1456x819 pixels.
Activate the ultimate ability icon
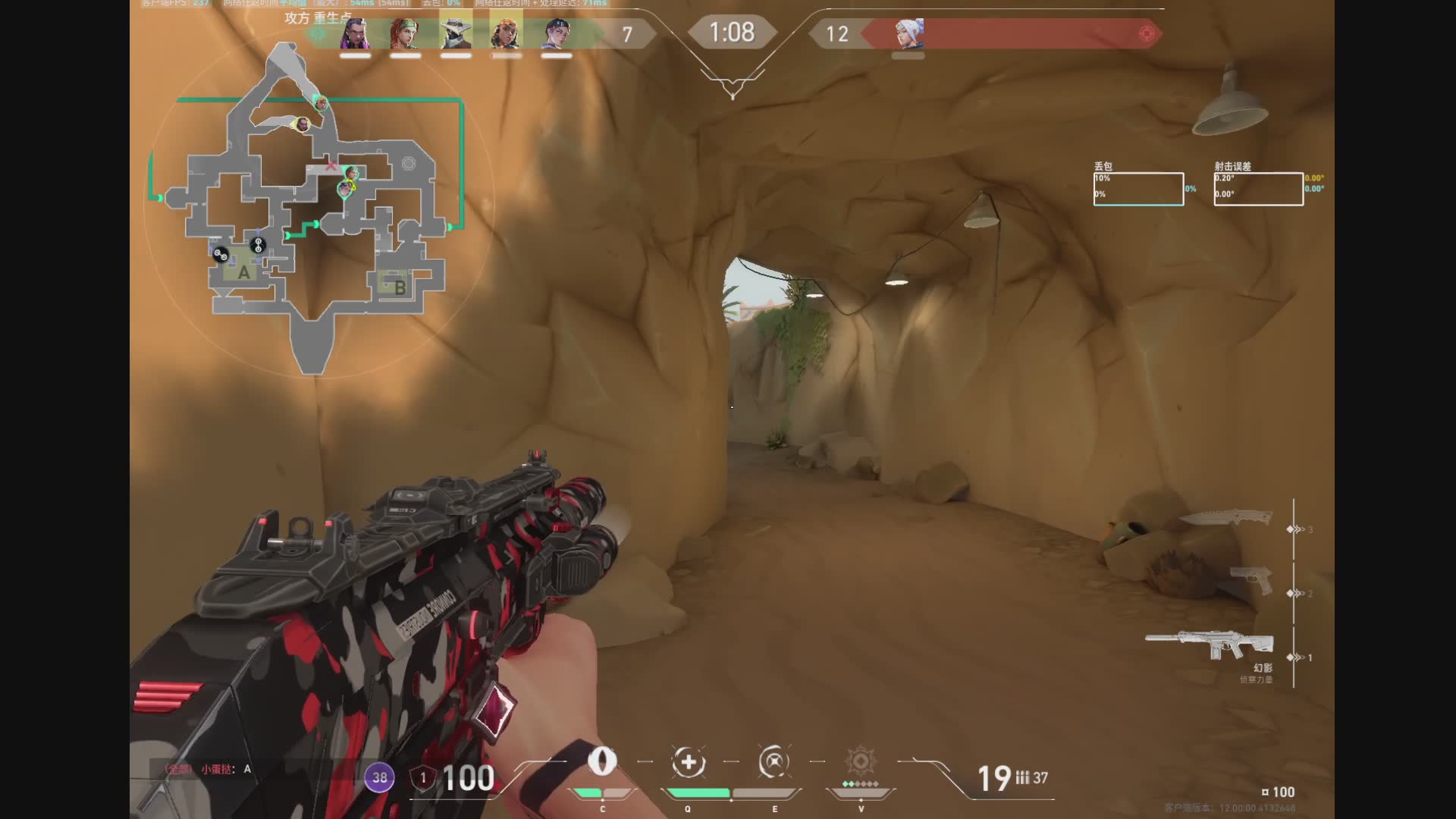861,761
